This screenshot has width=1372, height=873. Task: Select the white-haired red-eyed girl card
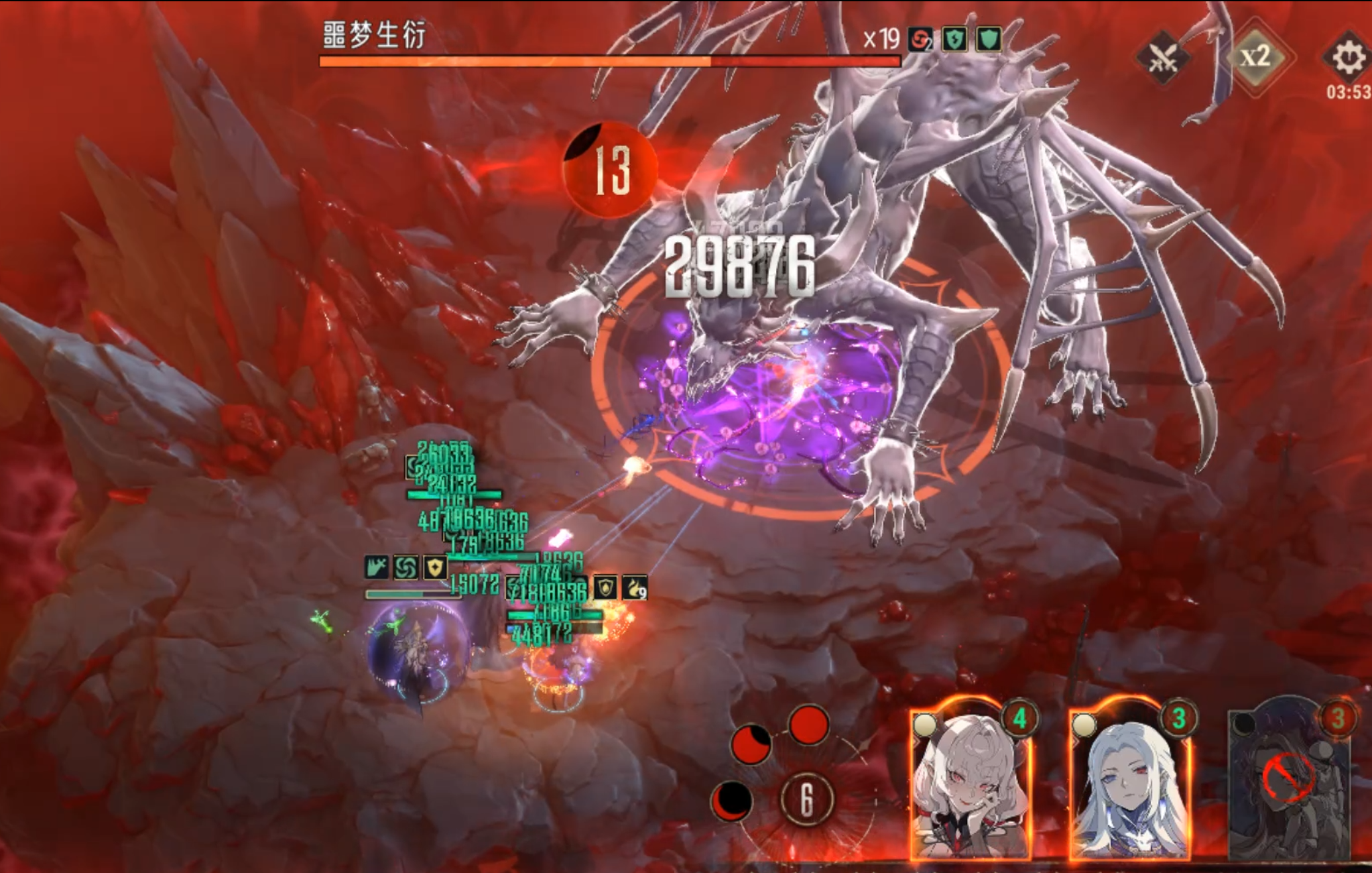pos(969,784)
